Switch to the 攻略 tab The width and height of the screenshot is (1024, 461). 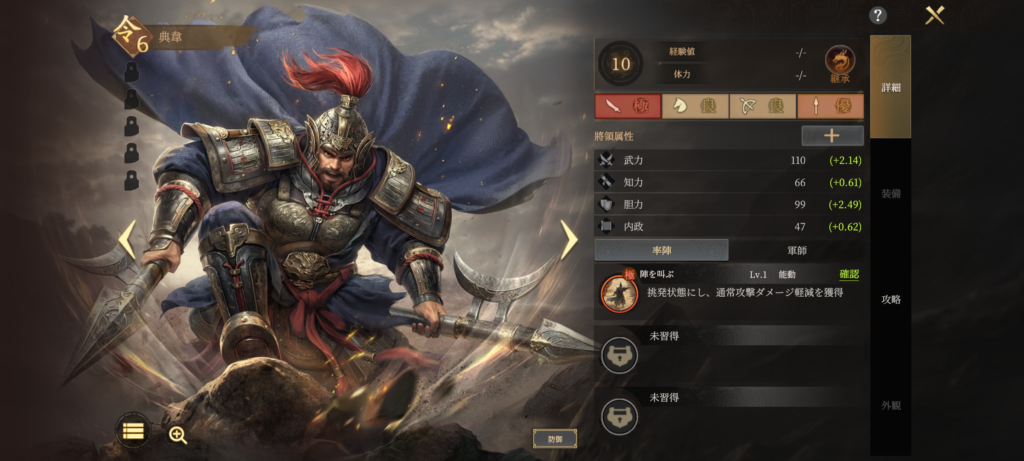890,299
